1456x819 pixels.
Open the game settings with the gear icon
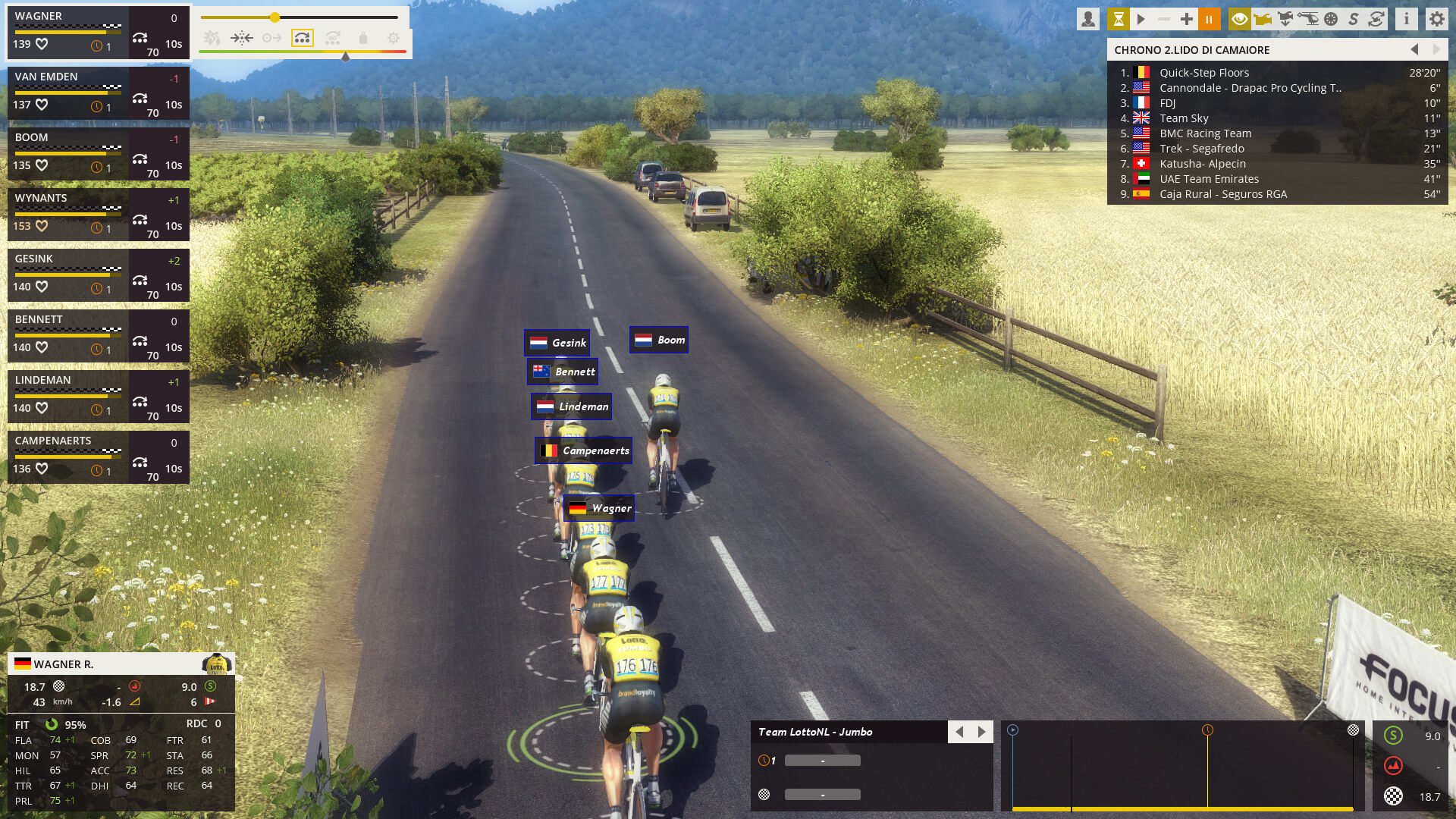1437,19
